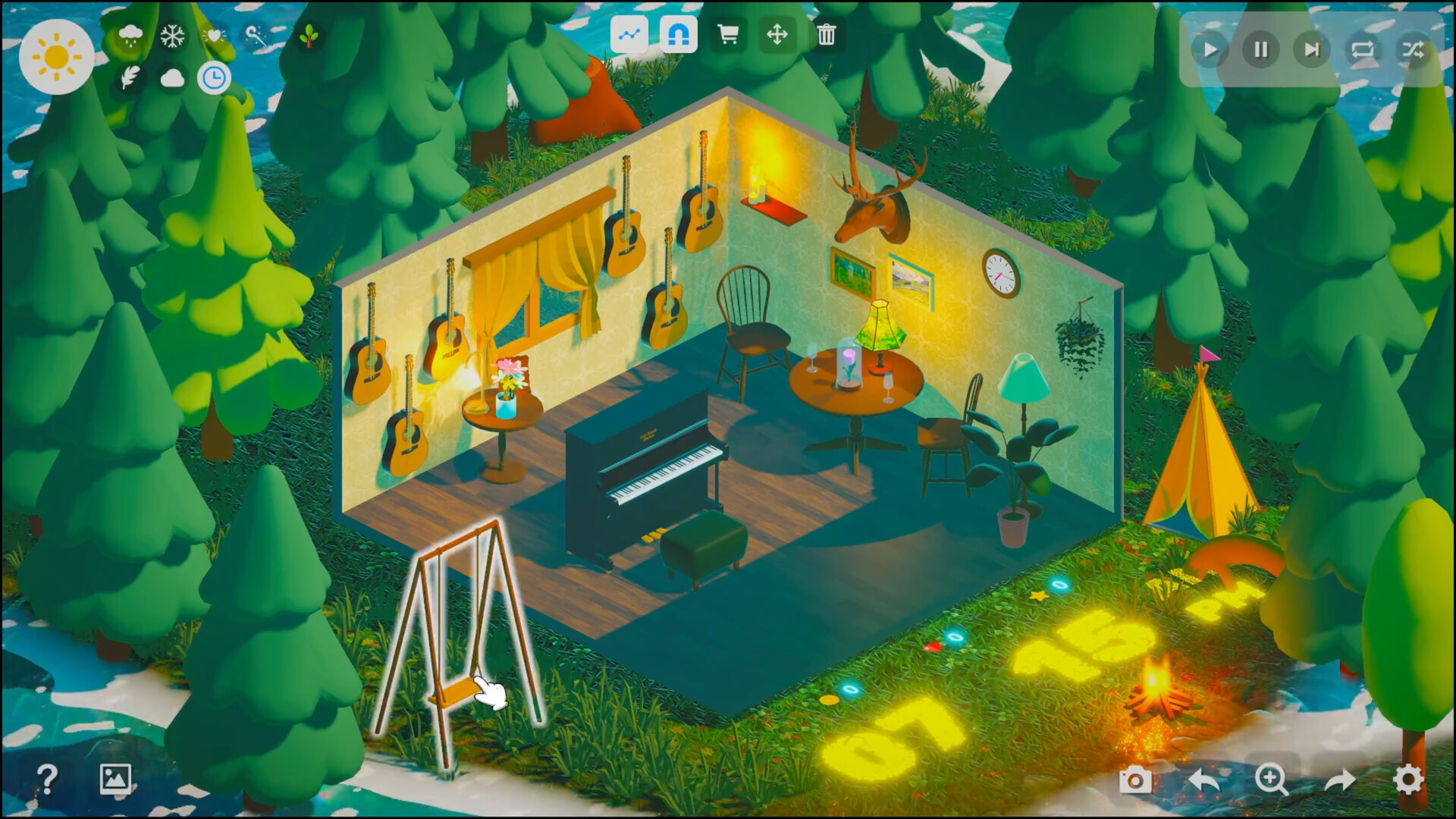The width and height of the screenshot is (1456, 819).
Task: Open the help question mark panel
Action: coord(48,778)
